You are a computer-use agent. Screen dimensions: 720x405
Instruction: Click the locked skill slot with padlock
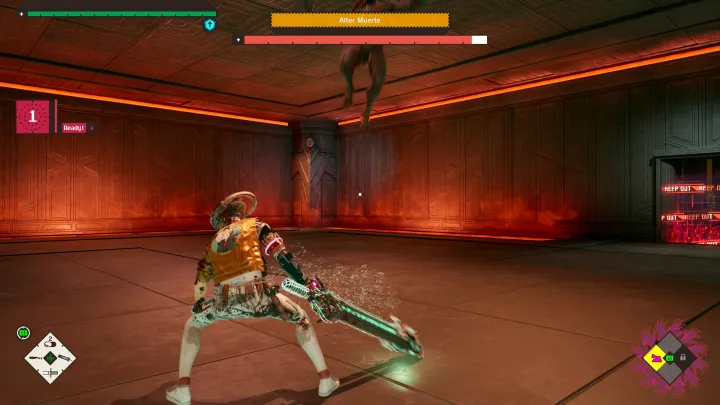tap(683, 356)
